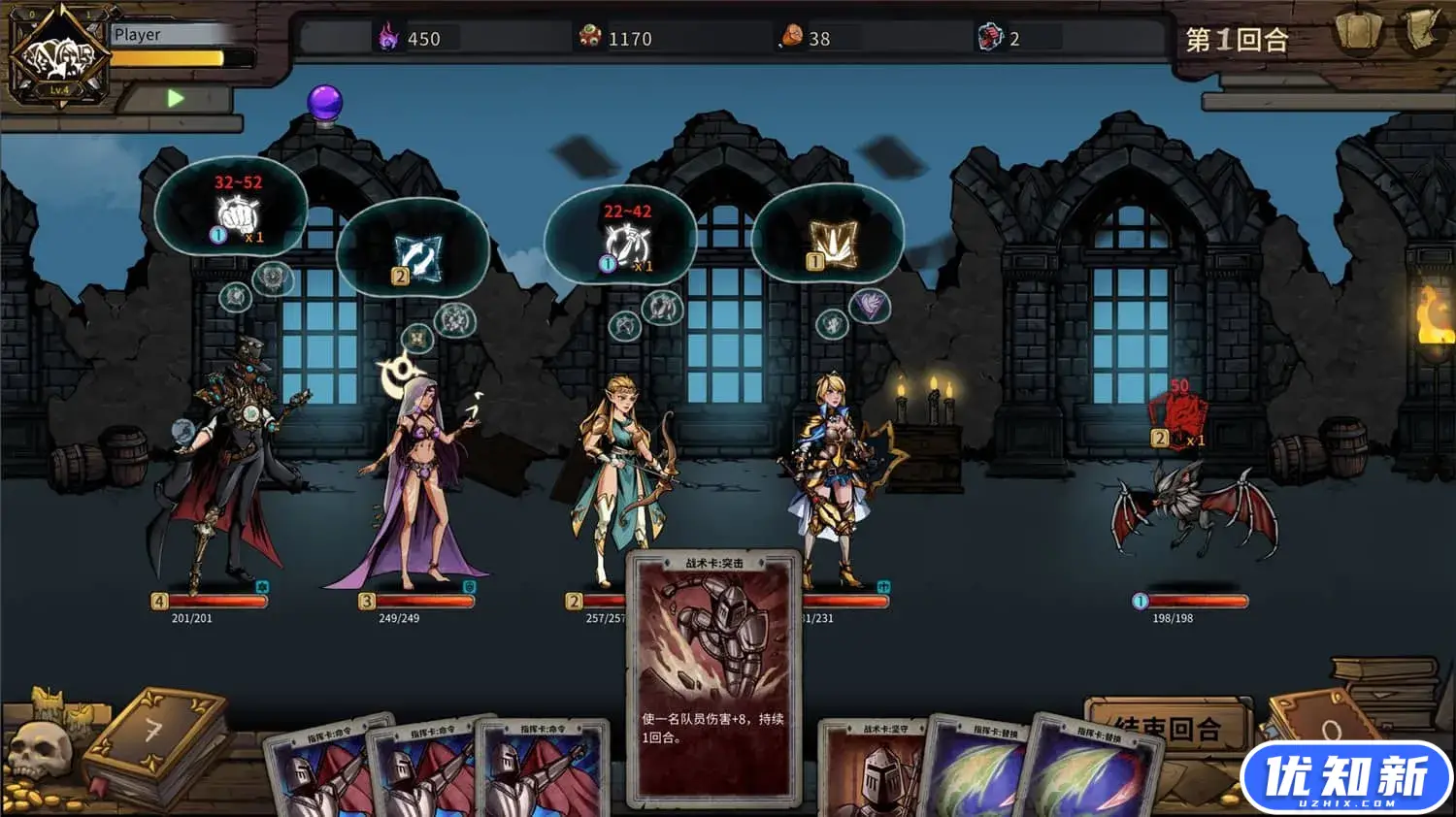The width and height of the screenshot is (1456, 817).
Task: Click the 优知新 watermark logo
Action: [x=1345, y=779]
